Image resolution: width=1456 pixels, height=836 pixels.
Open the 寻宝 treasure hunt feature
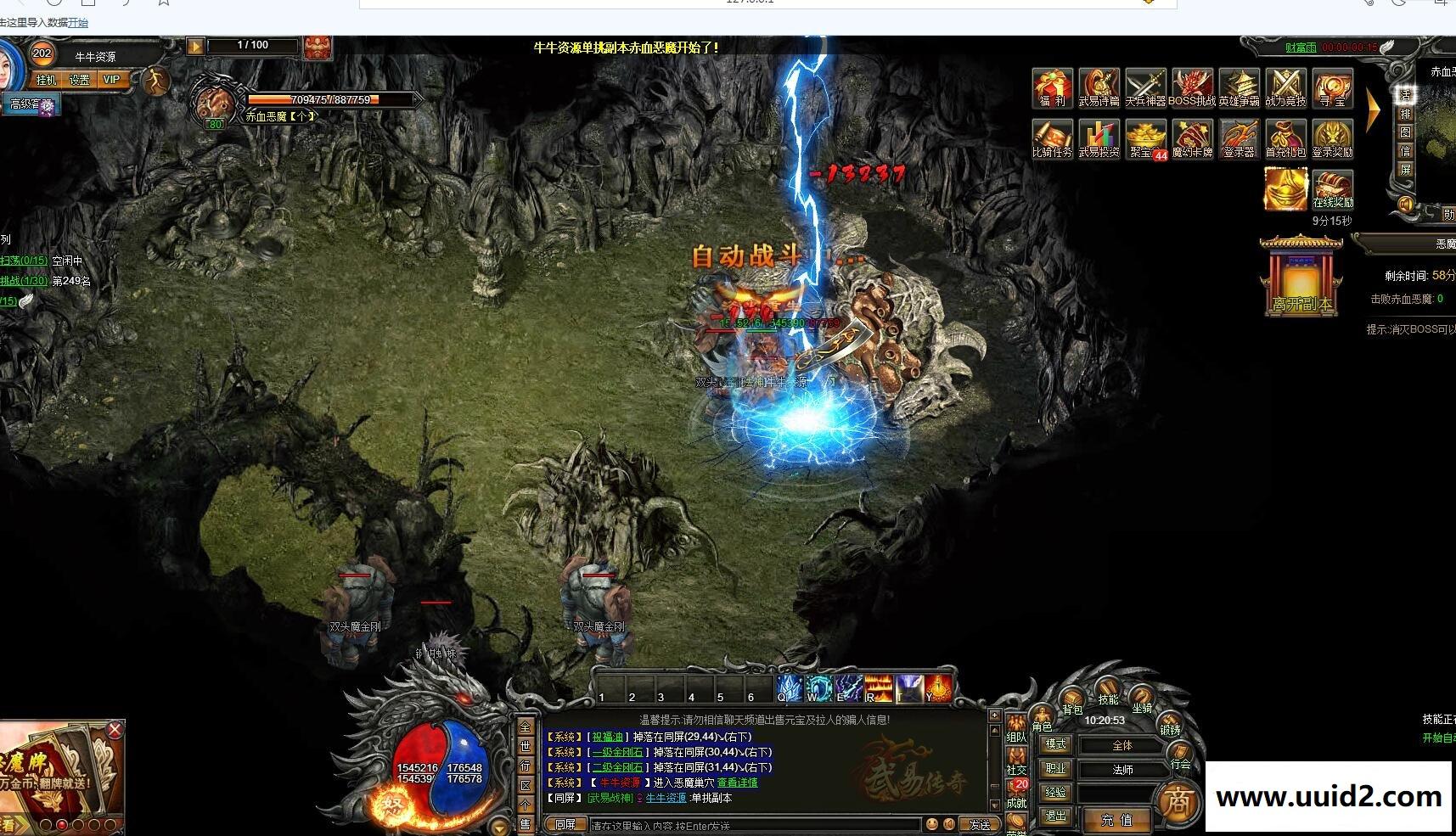coord(1332,87)
